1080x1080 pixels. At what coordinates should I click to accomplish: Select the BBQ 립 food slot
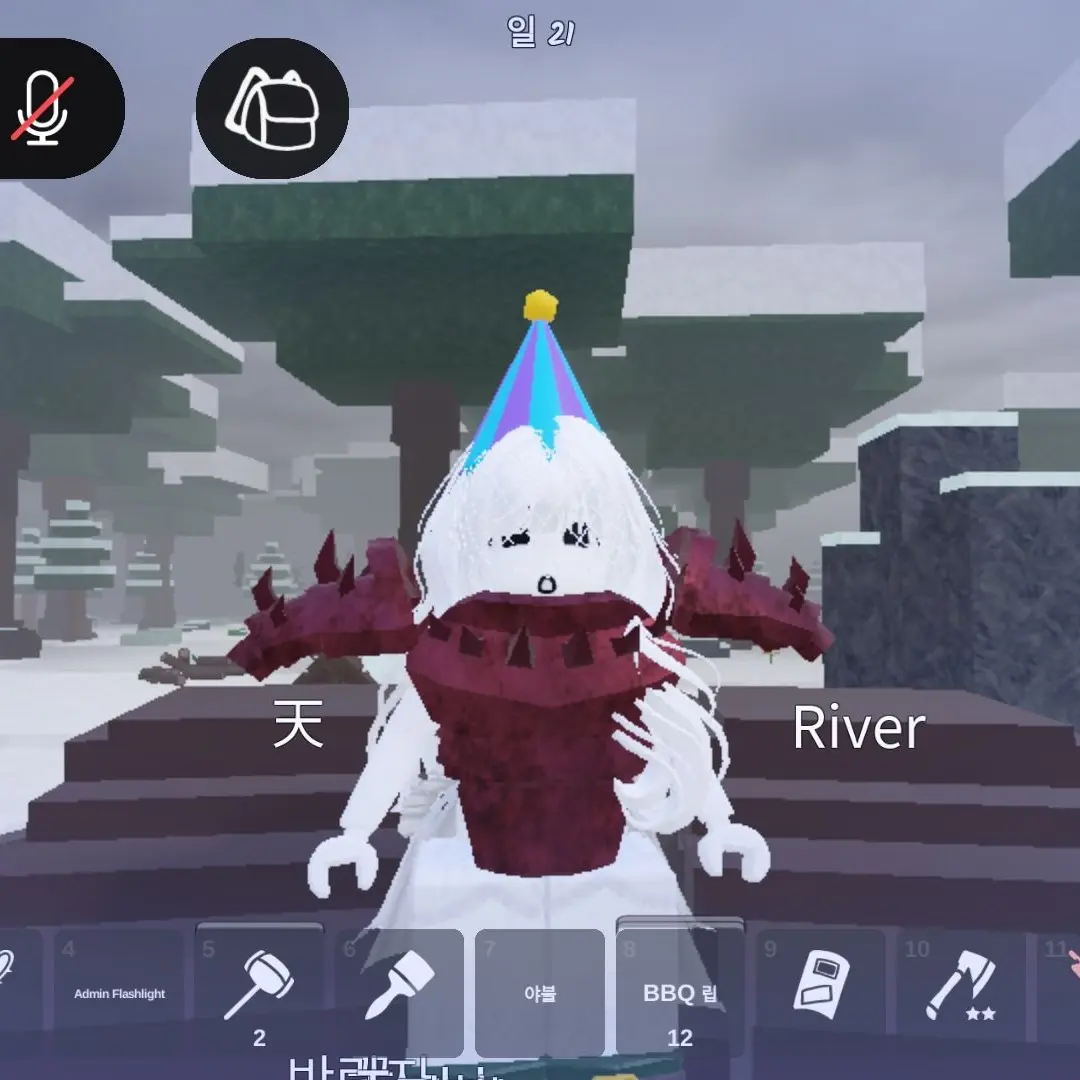click(680, 992)
